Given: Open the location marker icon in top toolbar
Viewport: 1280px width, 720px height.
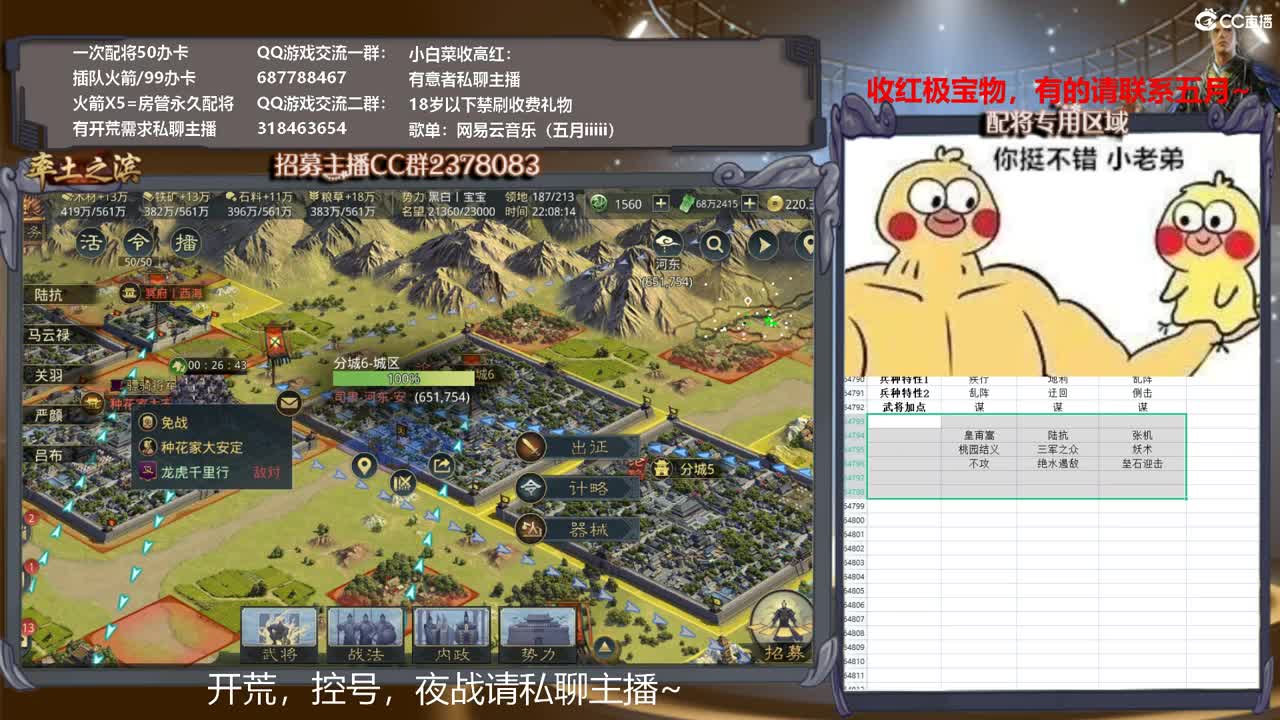Looking at the screenshot, I should click(810, 245).
